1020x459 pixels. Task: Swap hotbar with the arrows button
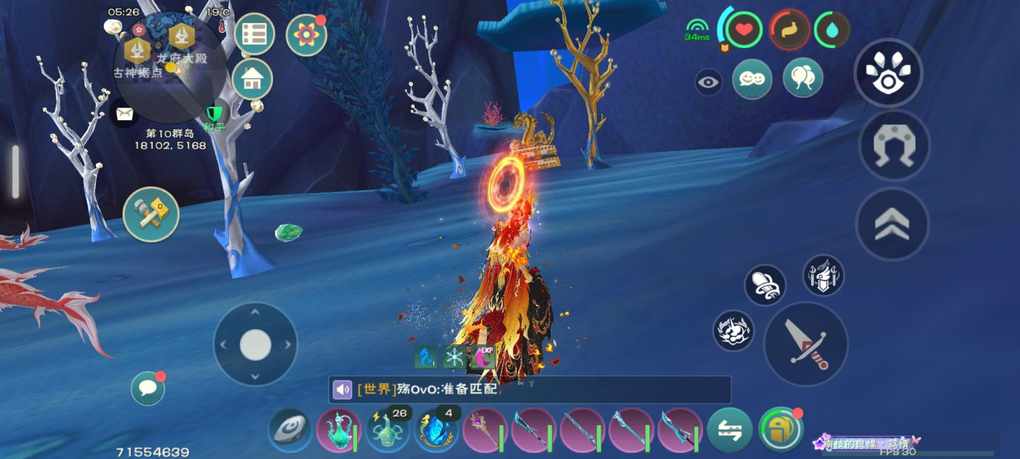pos(730,431)
